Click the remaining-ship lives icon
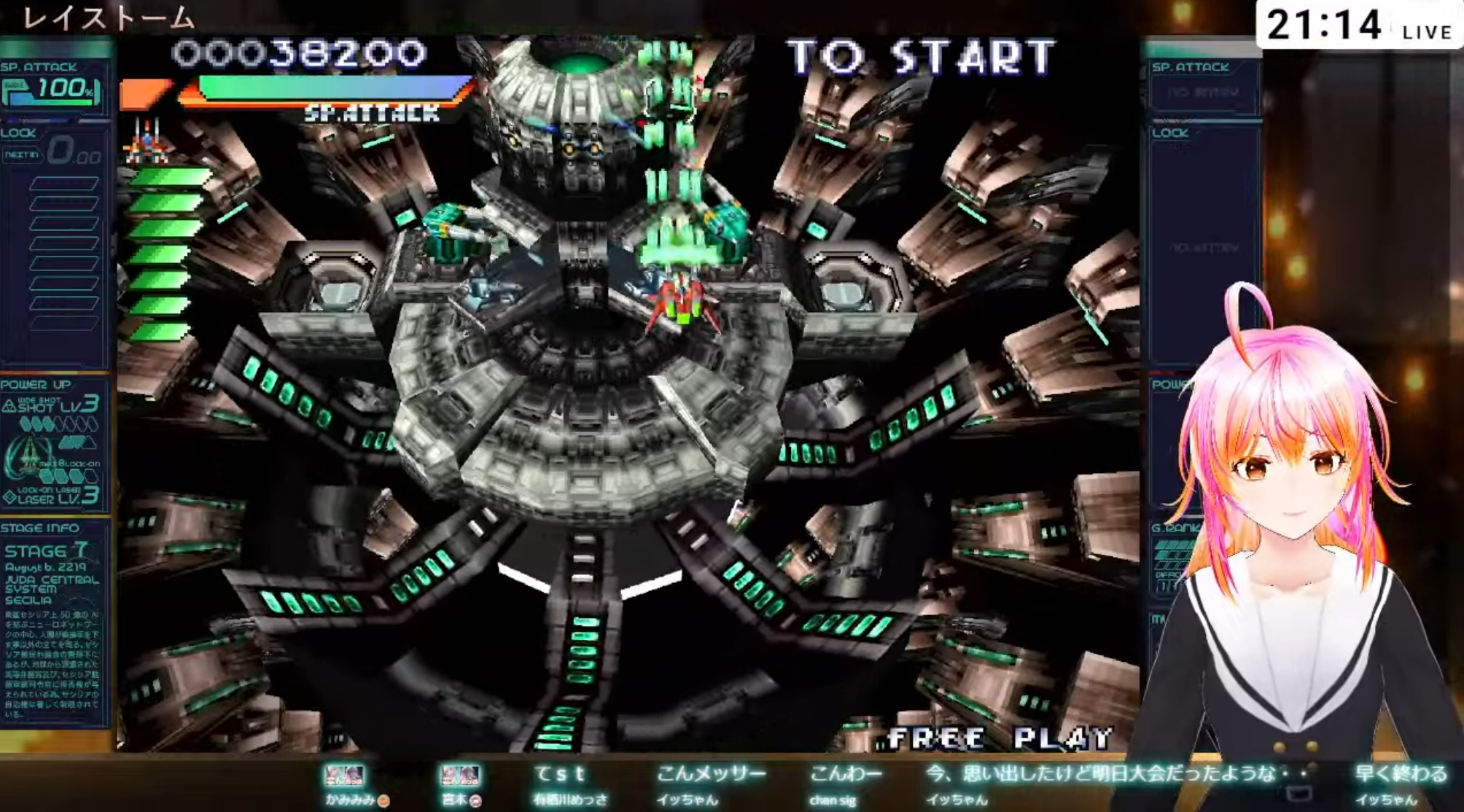1464x812 pixels. 148,141
